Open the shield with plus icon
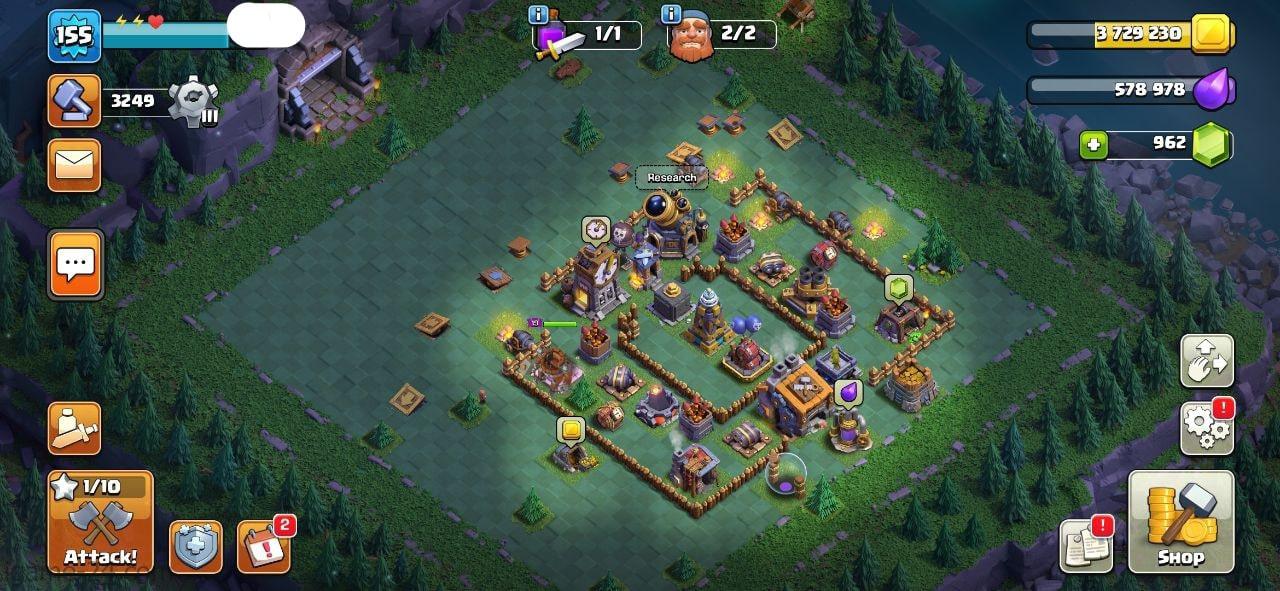Screen dimensions: 1280x591 [x=196, y=547]
